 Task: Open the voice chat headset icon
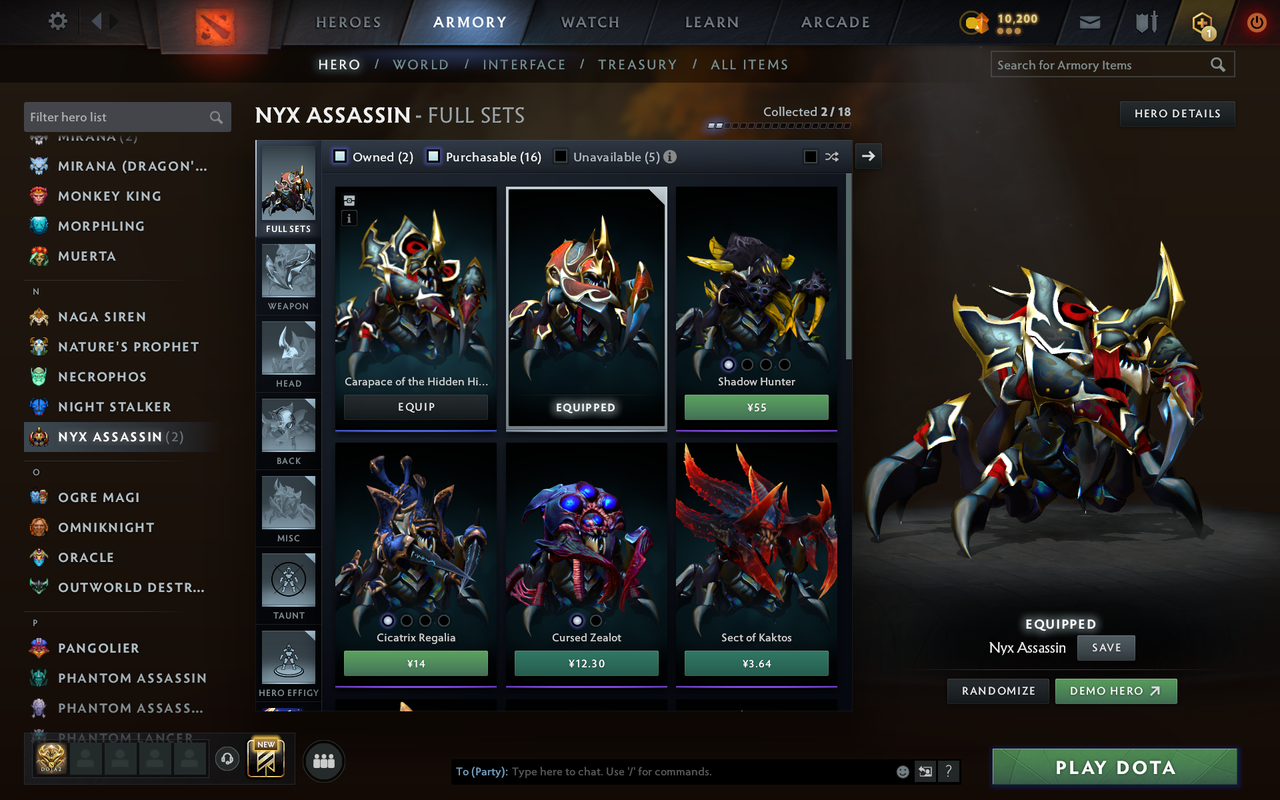point(227,760)
